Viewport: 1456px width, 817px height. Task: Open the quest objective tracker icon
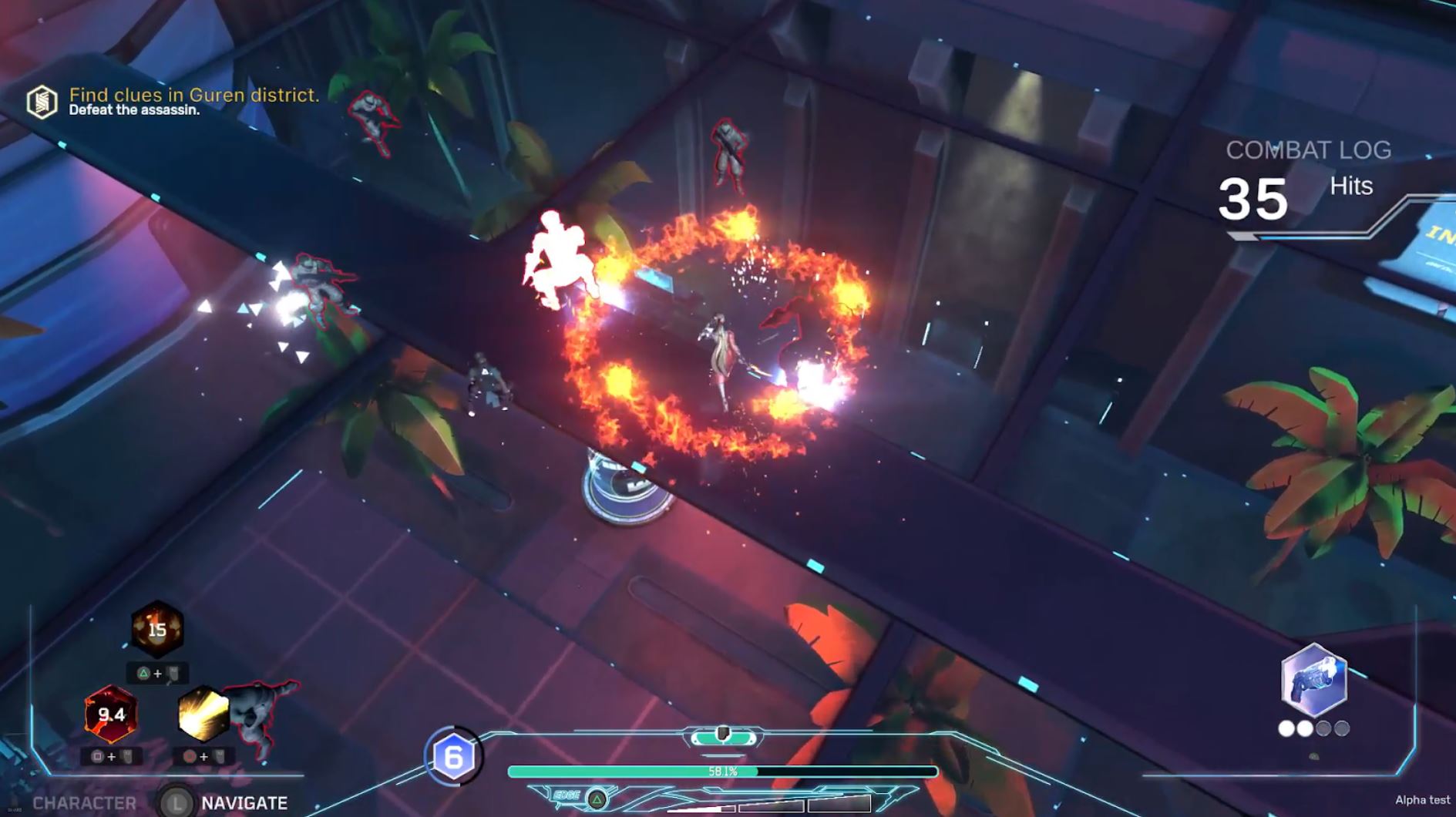coord(42,102)
